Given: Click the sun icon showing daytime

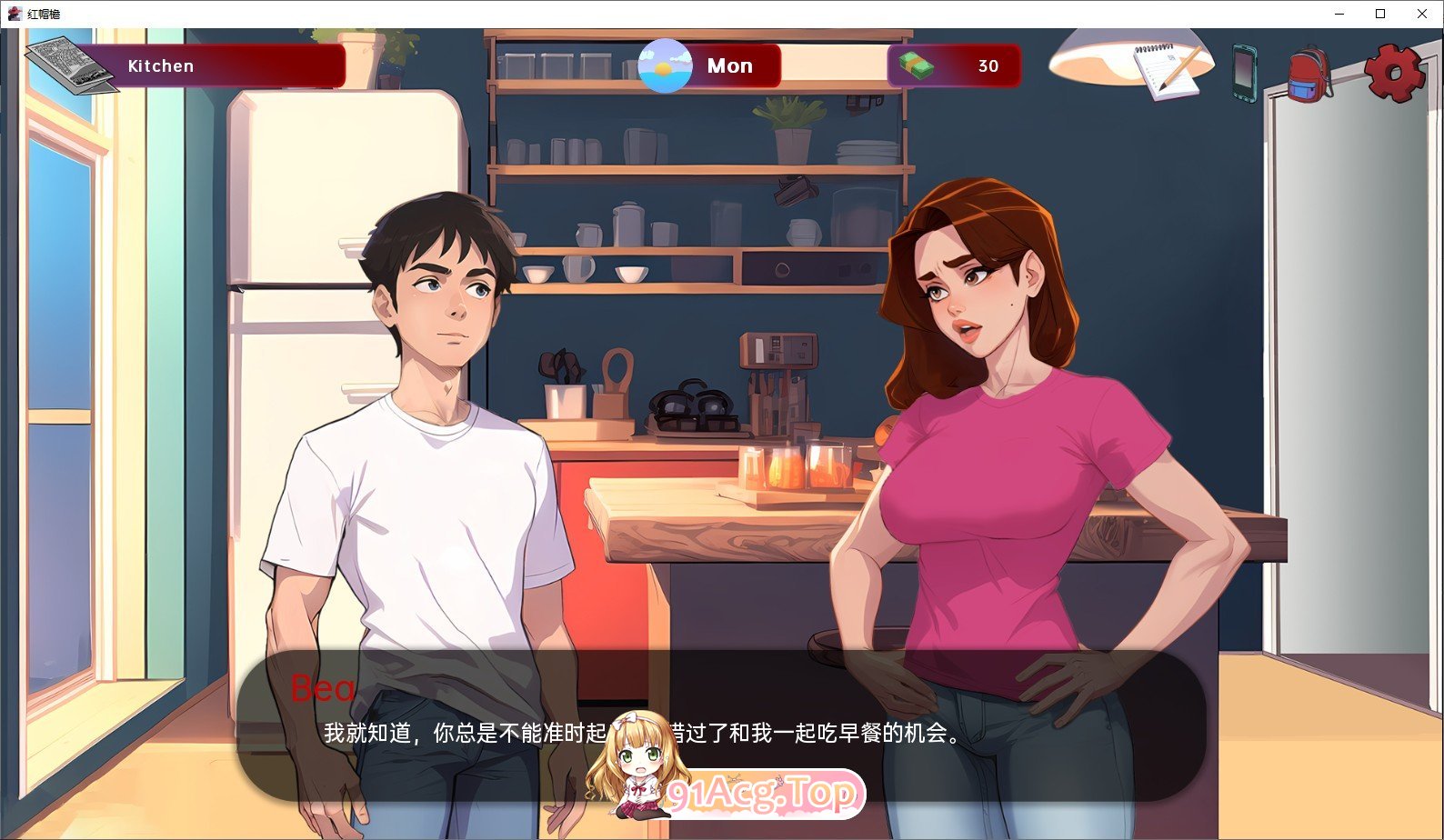Looking at the screenshot, I should (x=663, y=65).
